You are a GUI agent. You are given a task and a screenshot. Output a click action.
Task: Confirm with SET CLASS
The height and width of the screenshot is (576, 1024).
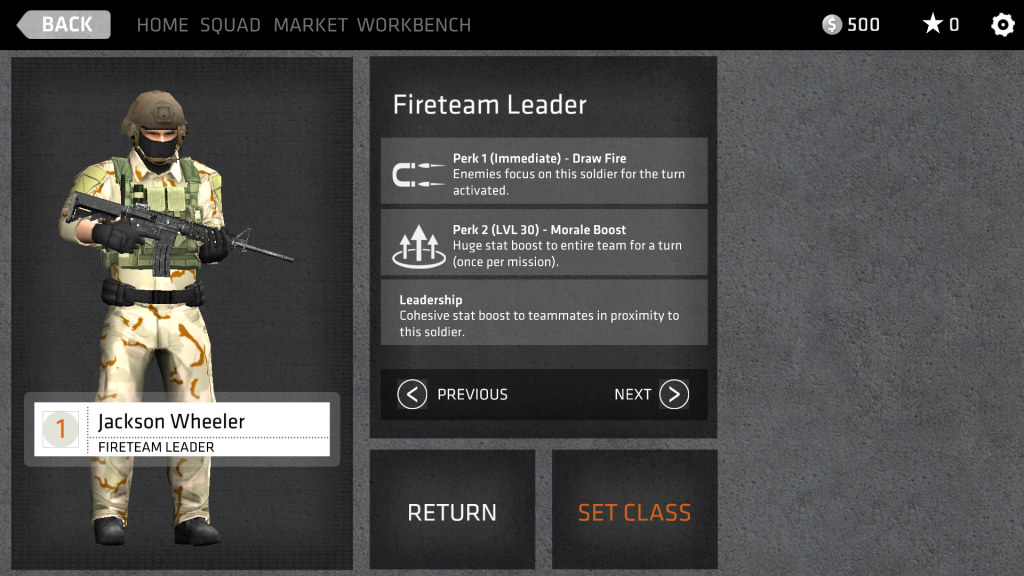[x=635, y=511]
